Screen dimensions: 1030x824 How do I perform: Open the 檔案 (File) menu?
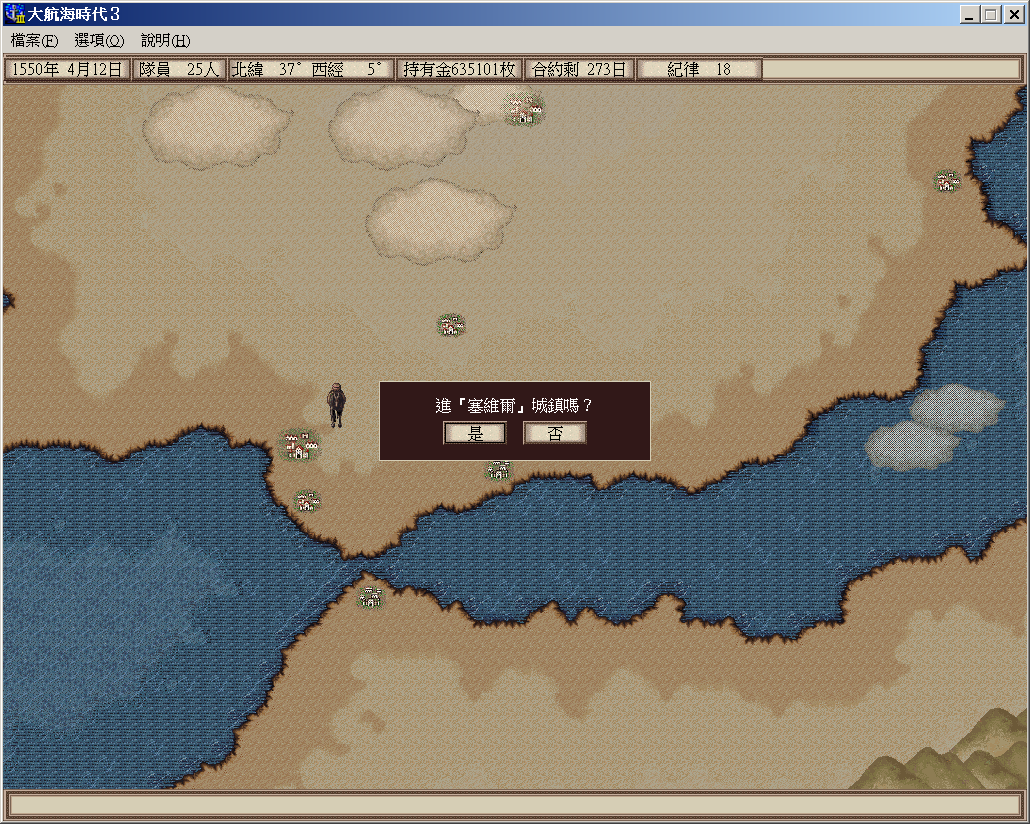[x=34, y=41]
